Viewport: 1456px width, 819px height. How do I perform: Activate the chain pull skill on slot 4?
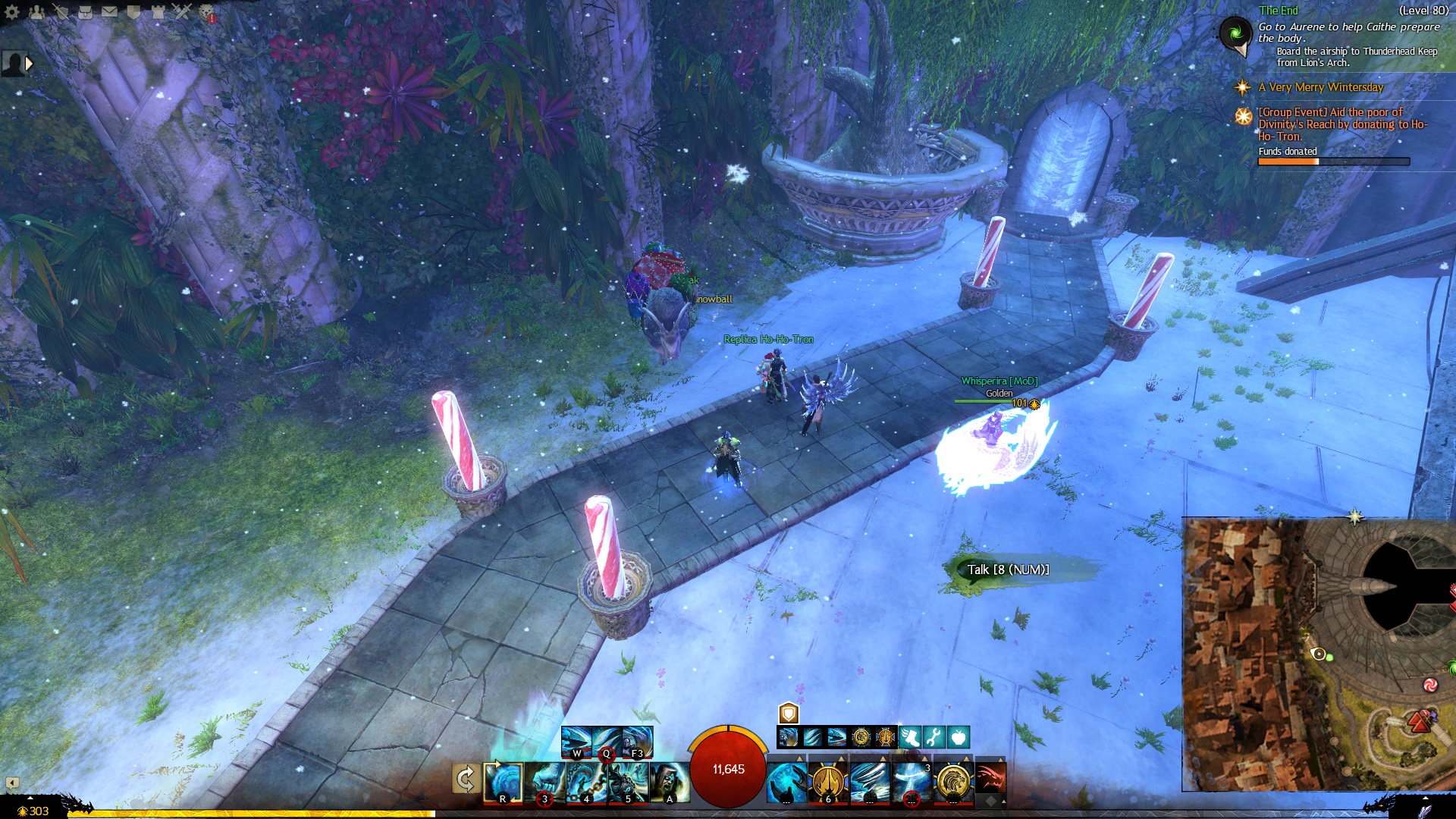(x=586, y=782)
